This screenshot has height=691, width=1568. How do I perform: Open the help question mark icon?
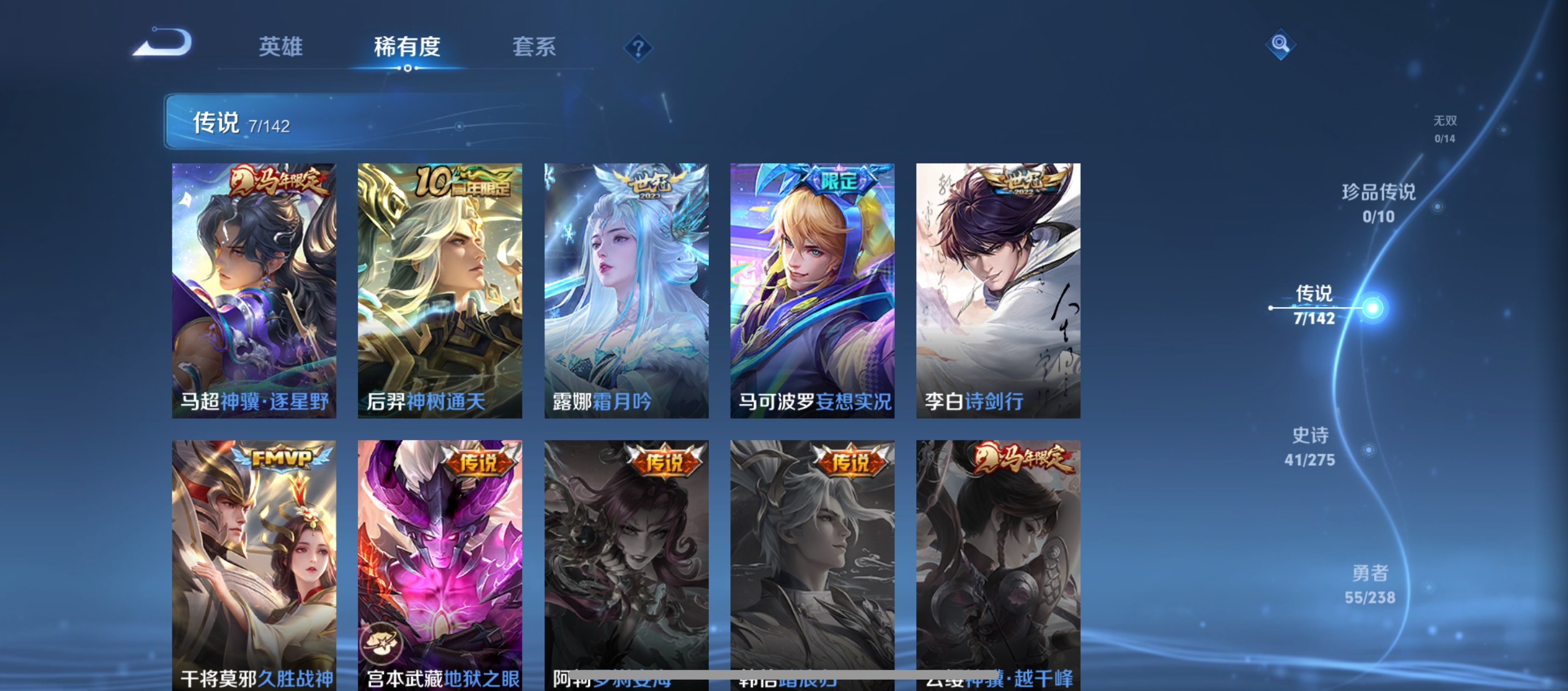click(638, 47)
